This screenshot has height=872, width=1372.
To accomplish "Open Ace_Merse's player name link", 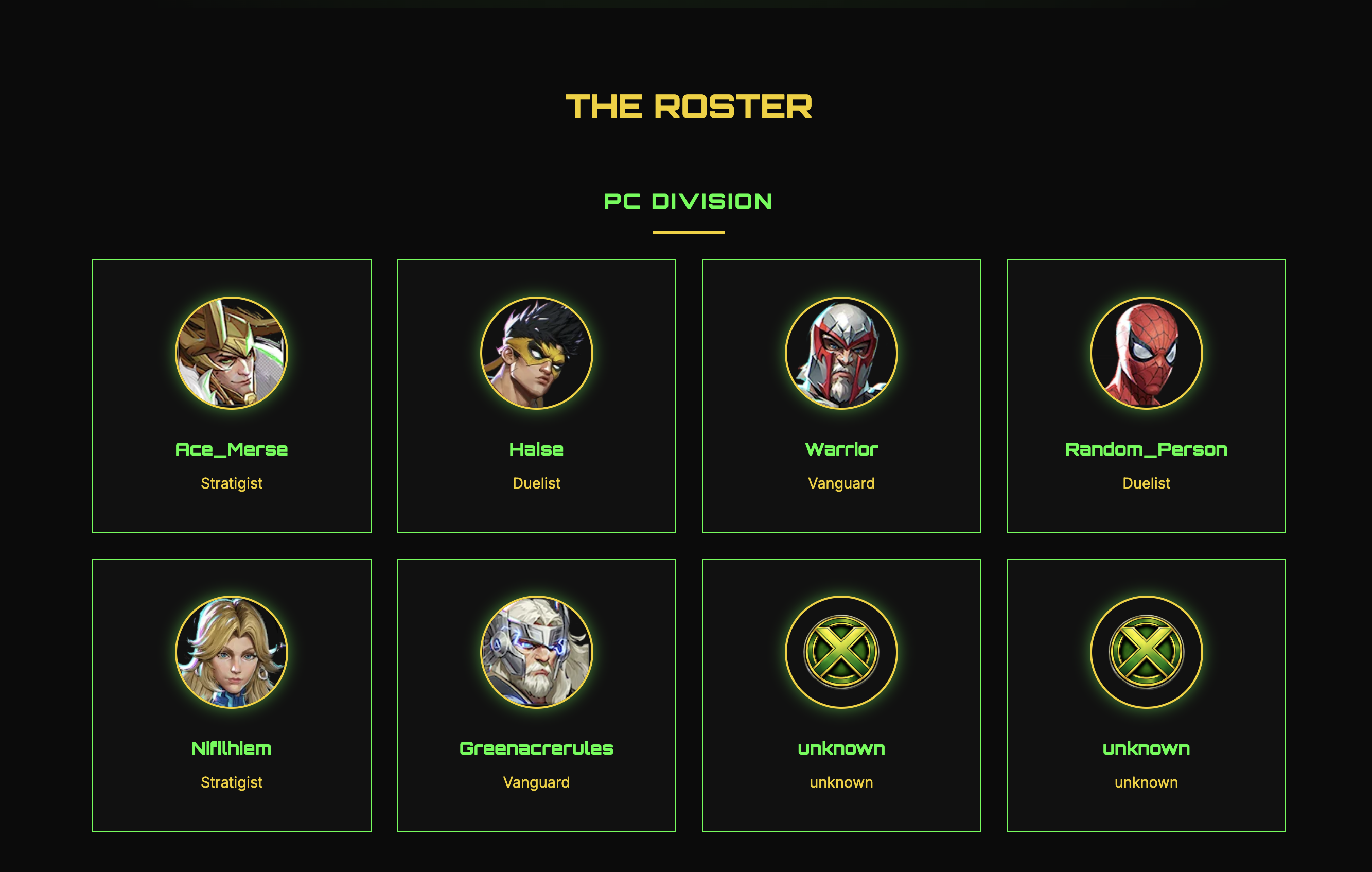I will point(232,449).
